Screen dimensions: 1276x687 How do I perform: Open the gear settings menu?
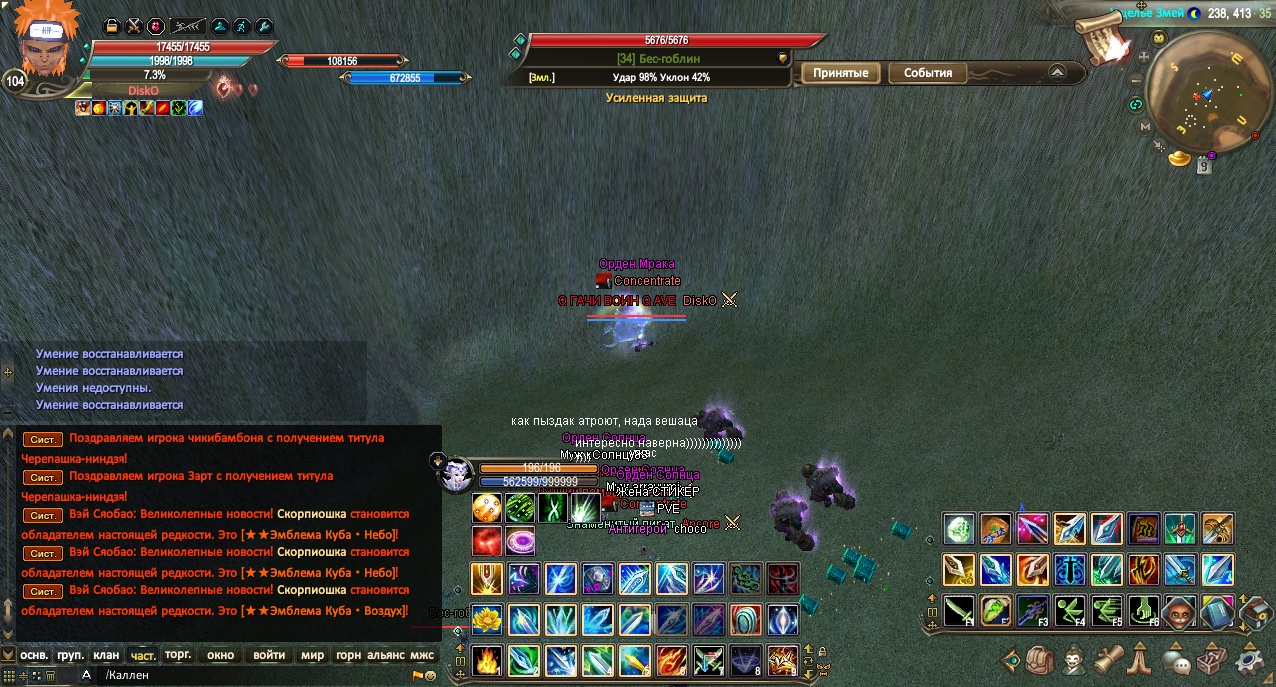1250,660
